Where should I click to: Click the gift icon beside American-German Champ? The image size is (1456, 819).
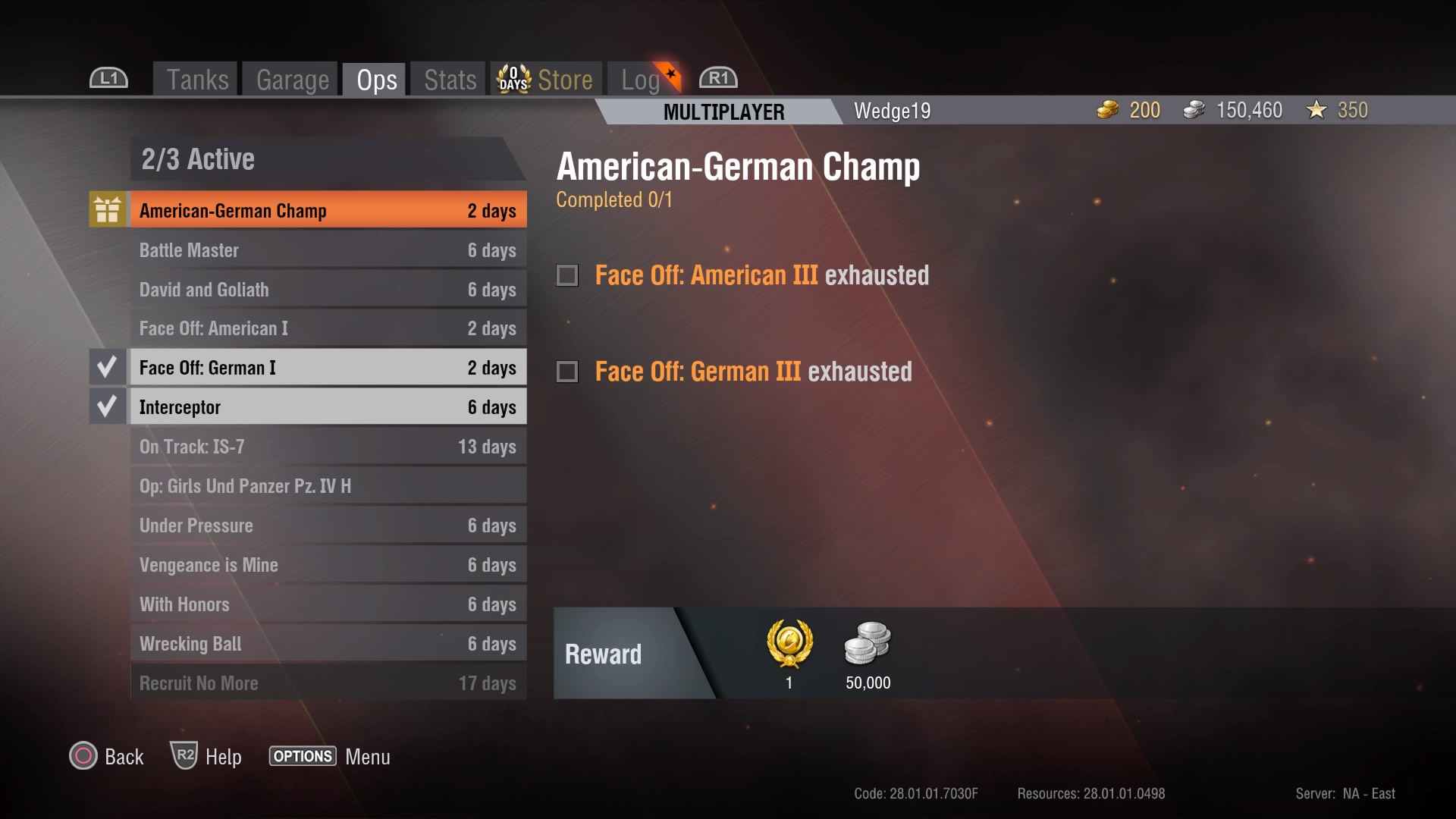(x=107, y=209)
